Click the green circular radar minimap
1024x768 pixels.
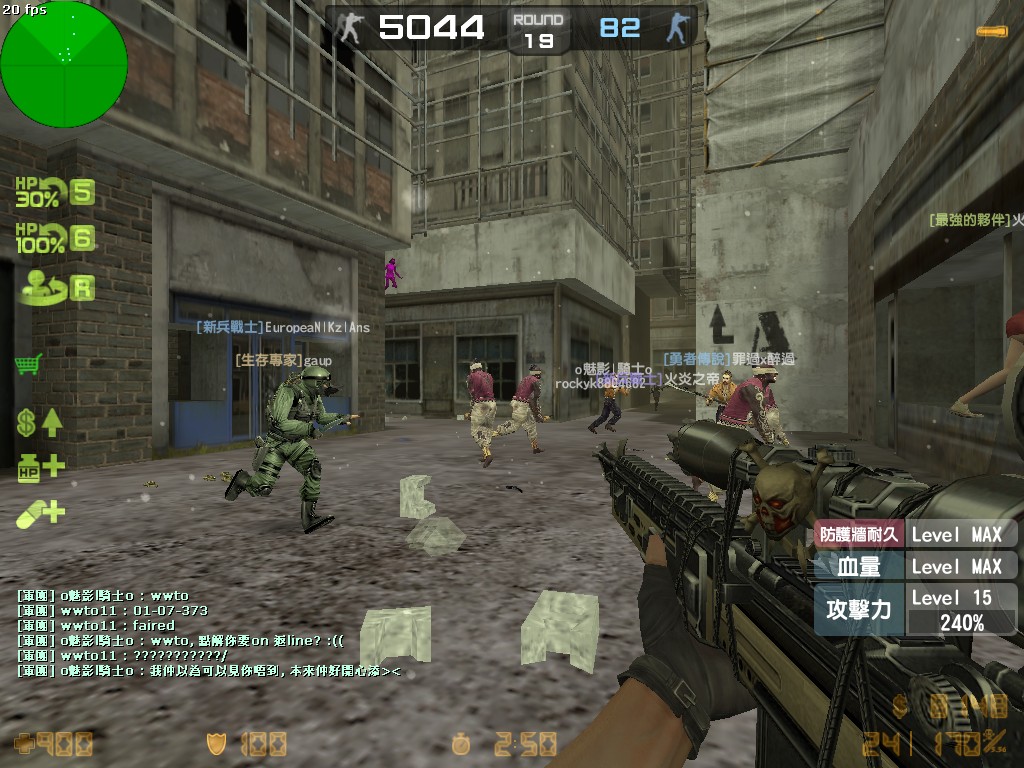(x=64, y=64)
